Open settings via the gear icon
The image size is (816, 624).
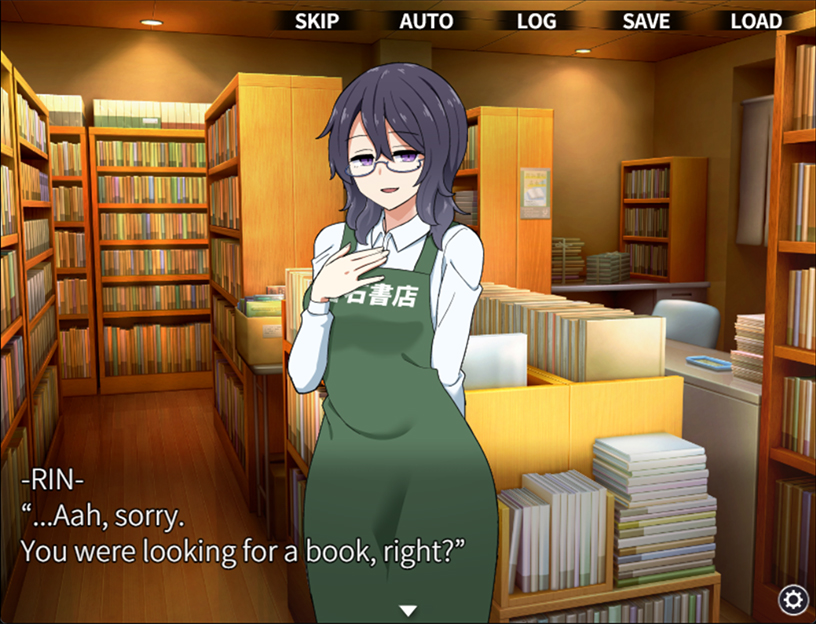coord(794,599)
